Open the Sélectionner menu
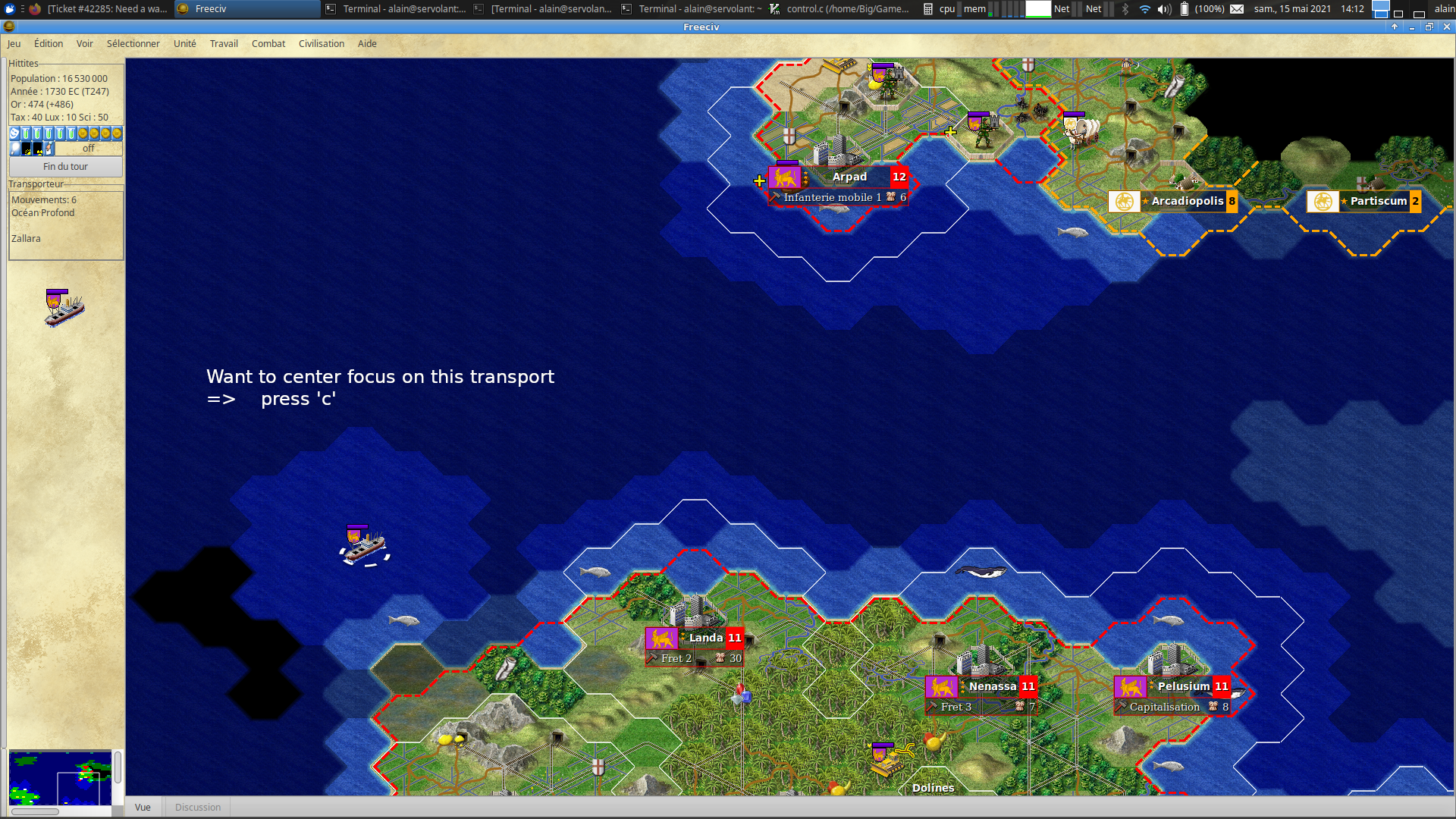Image resolution: width=1456 pixels, height=819 pixels. [x=133, y=44]
